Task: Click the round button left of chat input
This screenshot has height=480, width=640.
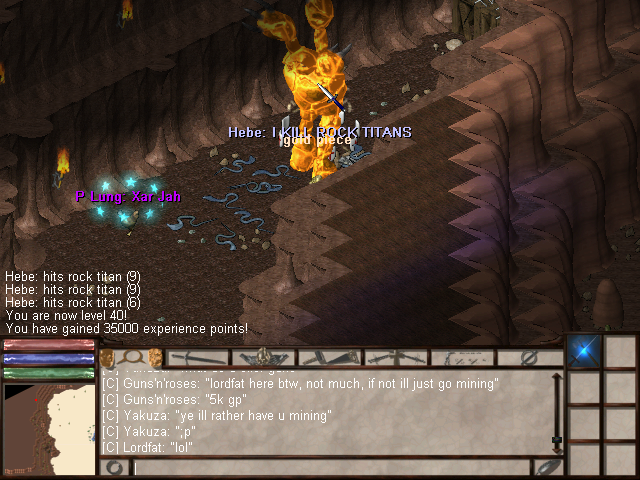Action: (115, 467)
